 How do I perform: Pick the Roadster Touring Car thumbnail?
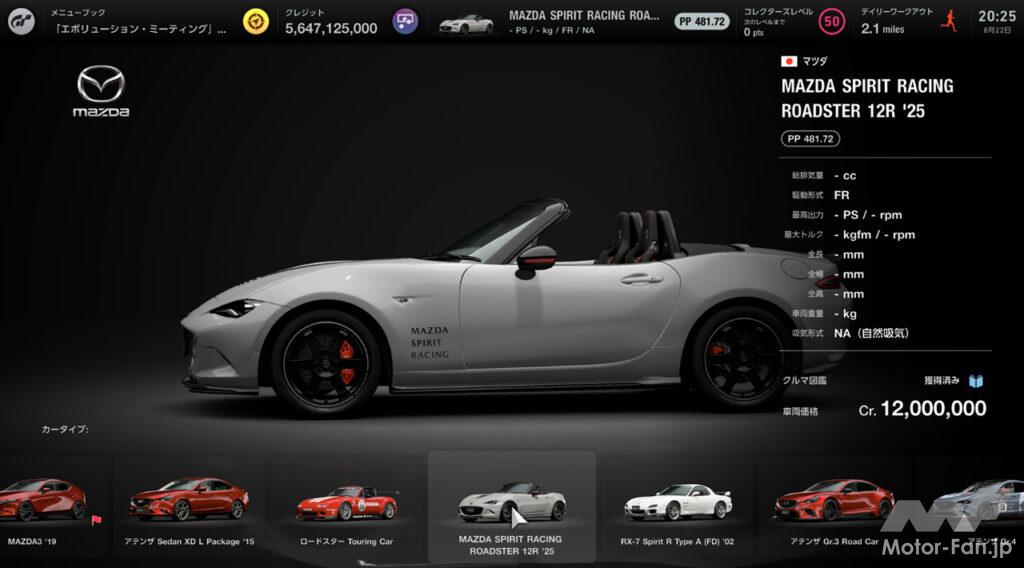(347, 505)
